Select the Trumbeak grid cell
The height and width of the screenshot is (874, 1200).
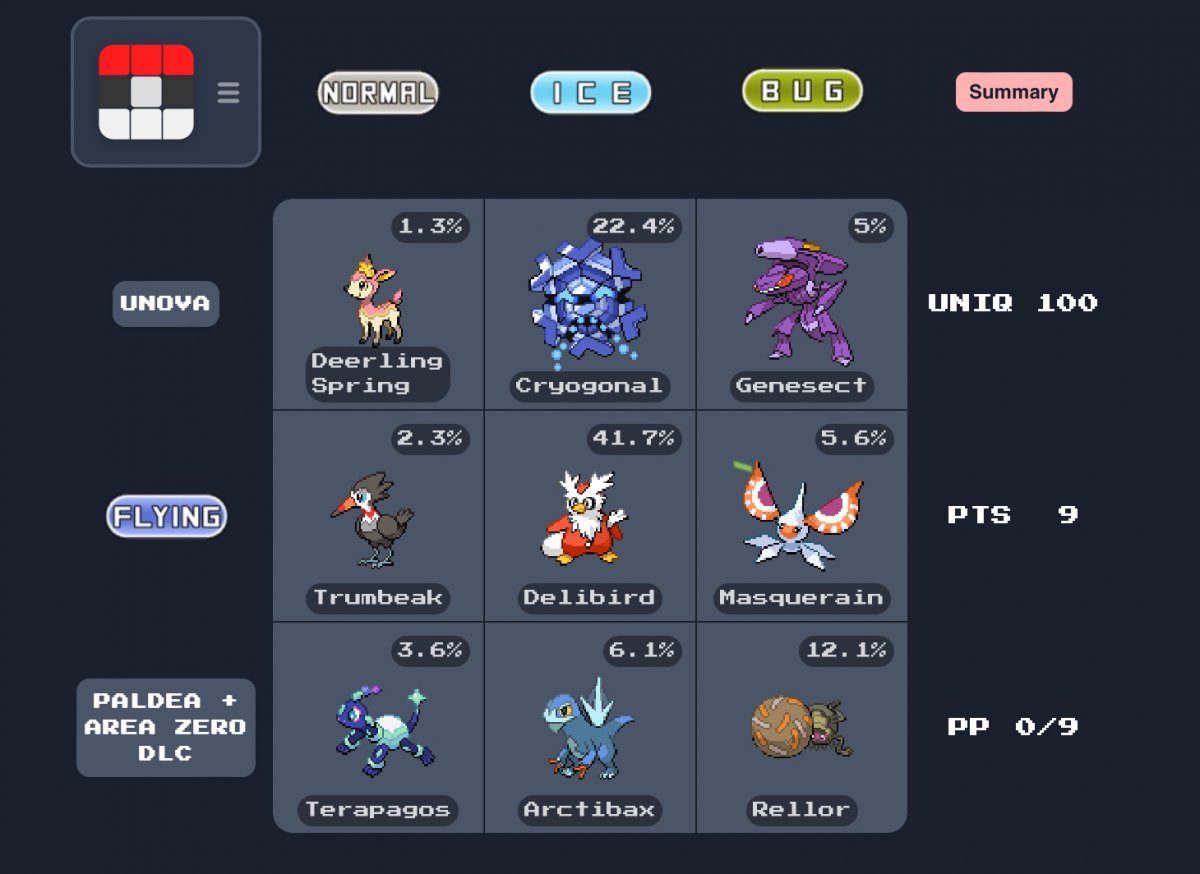[378, 516]
